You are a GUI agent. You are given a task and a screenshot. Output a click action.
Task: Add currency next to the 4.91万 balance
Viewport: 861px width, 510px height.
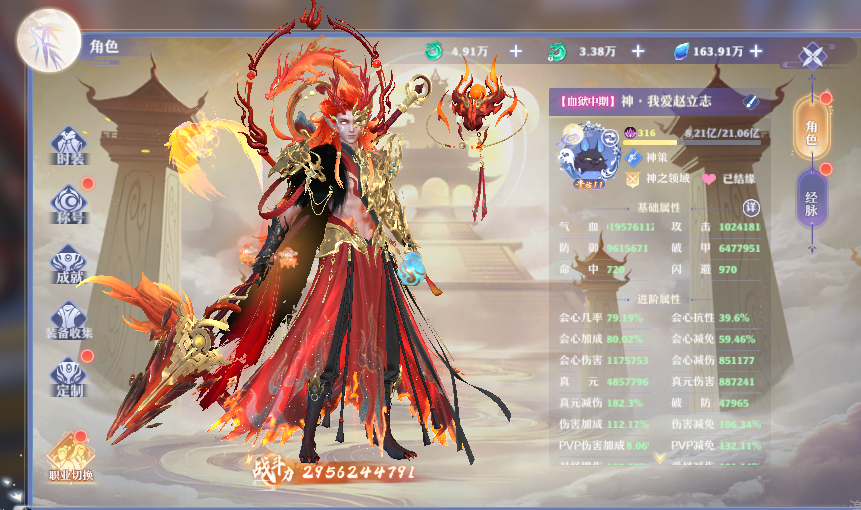coord(515,51)
